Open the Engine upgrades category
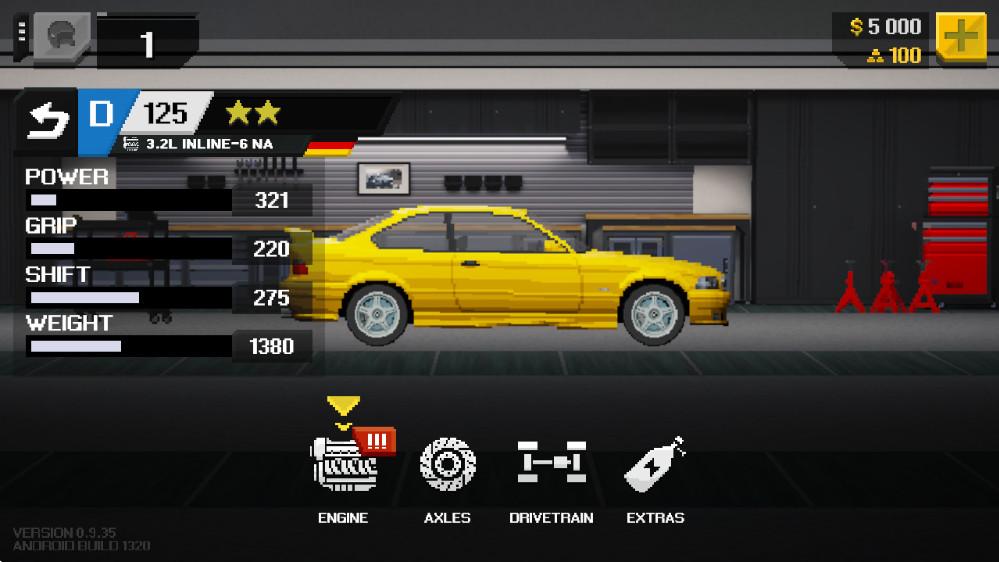999x562 pixels. click(x=345, y=465)
